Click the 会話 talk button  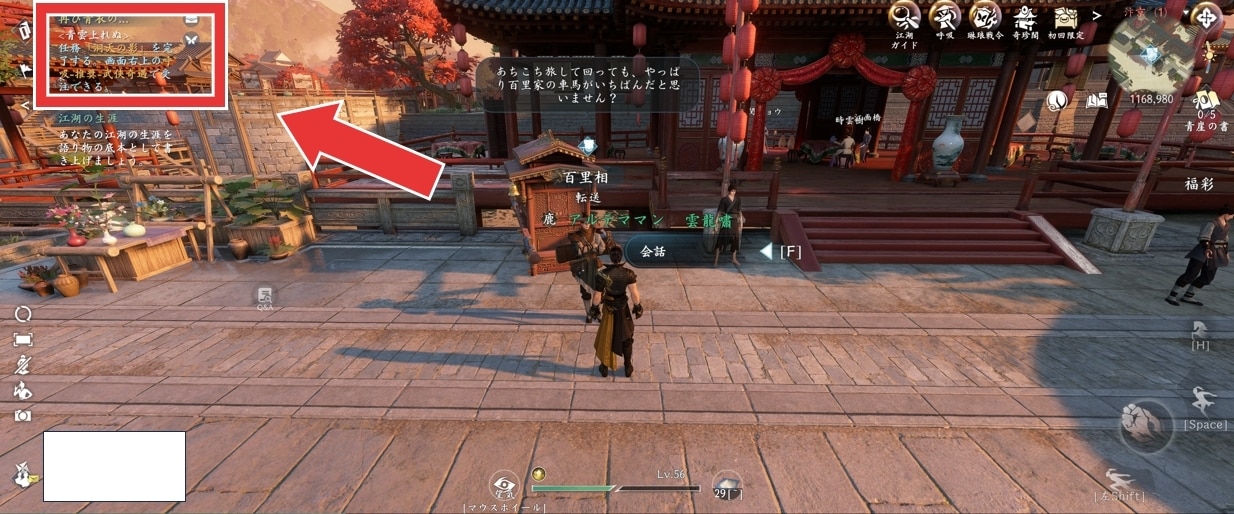(652, 251)
